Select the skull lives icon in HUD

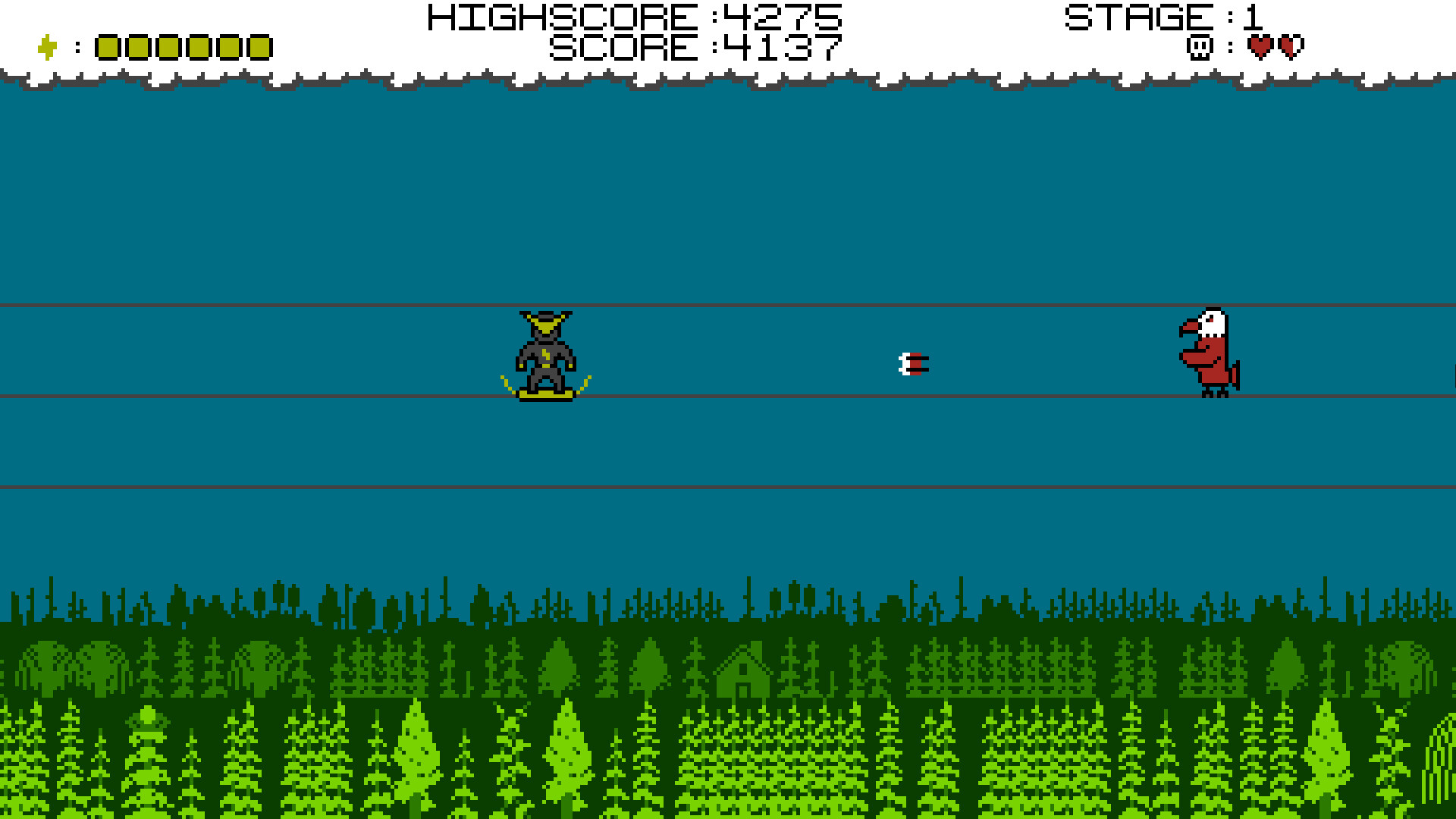(x=1200, y=47)
